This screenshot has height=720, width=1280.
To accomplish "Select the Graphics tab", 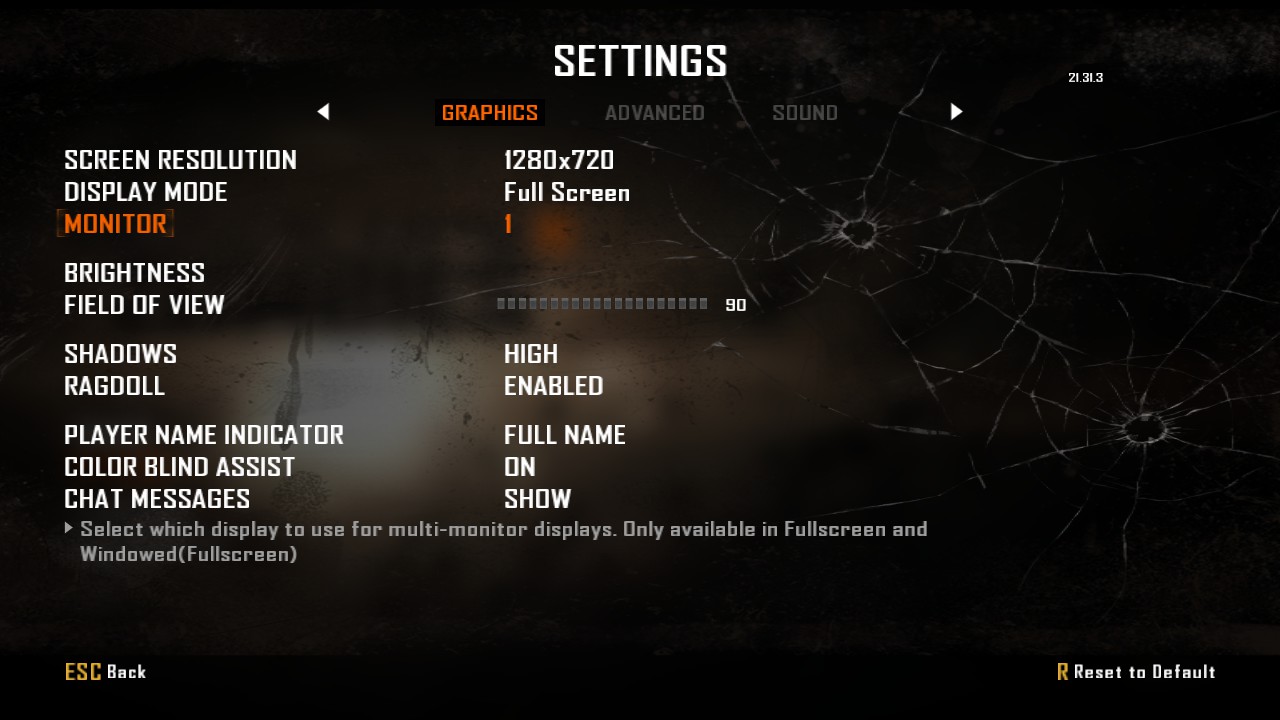I will click(x=490, y=113).
